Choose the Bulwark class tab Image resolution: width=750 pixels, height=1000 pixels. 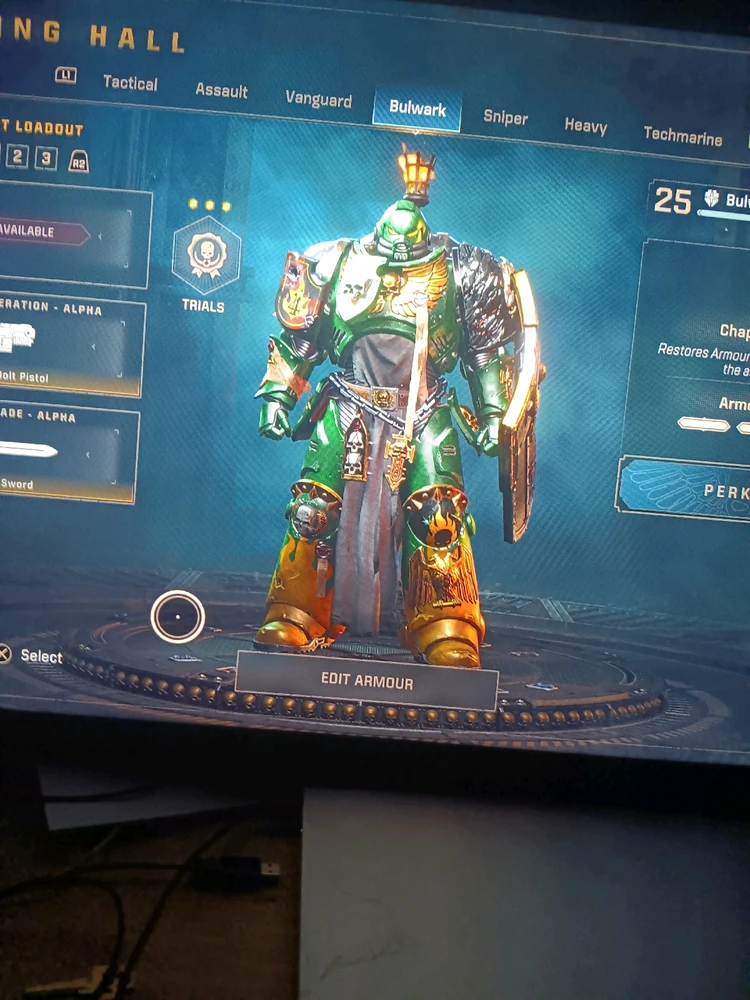point(417,109)
